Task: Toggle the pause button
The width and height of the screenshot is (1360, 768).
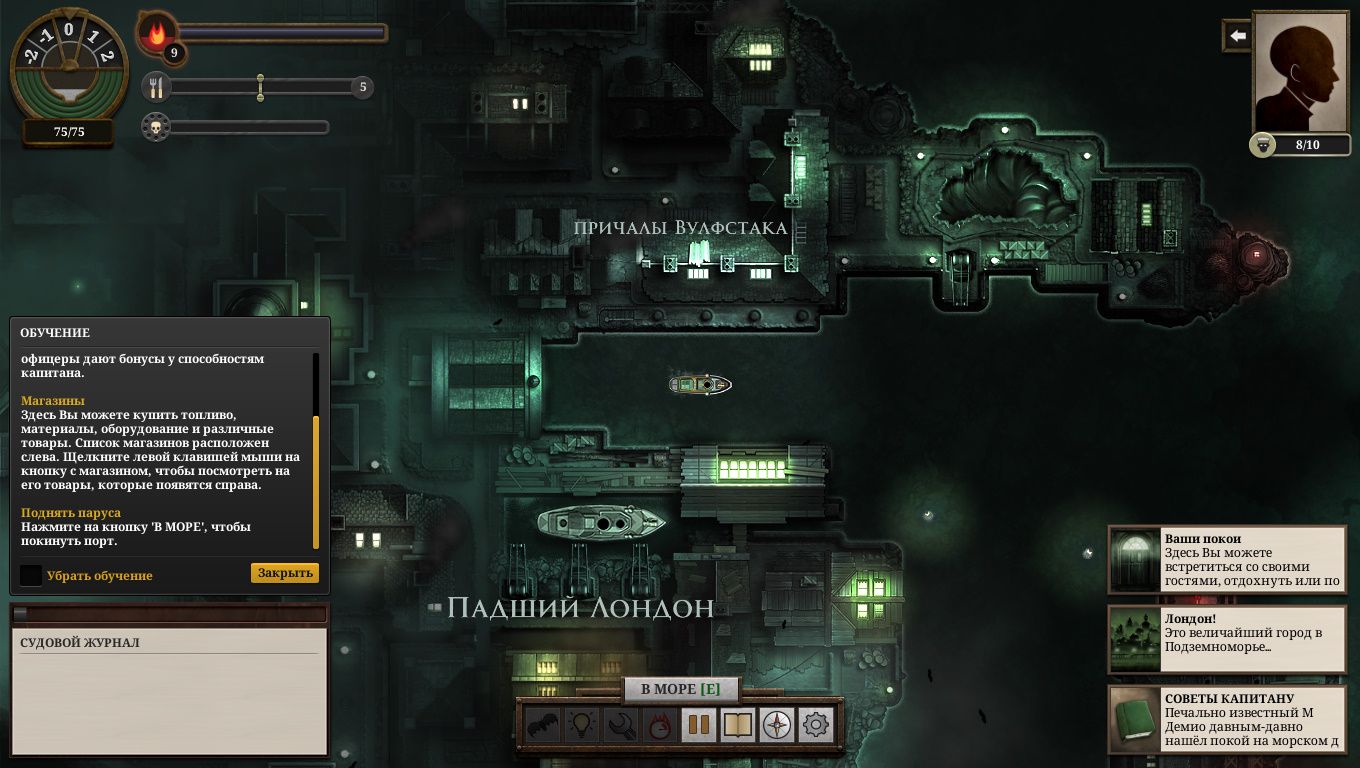Action: coord(698,725)
